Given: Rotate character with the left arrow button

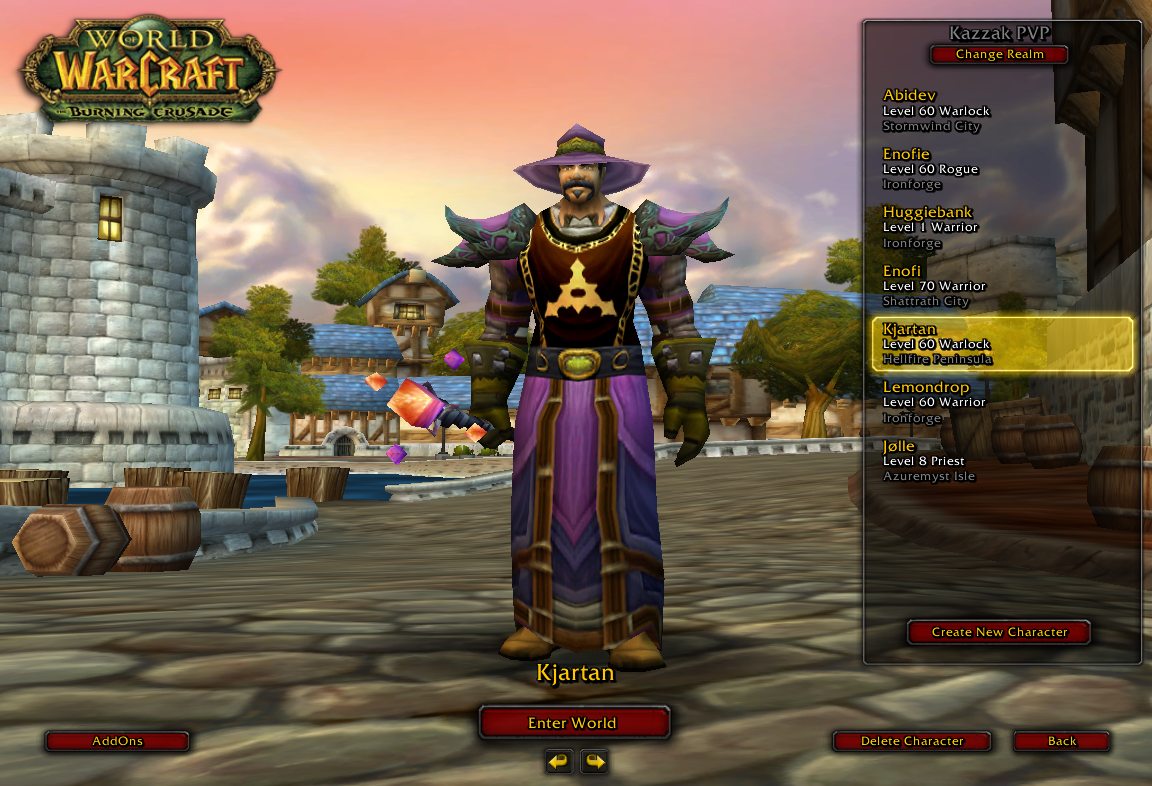Looking at the screenshot, I should coord(559,763).
